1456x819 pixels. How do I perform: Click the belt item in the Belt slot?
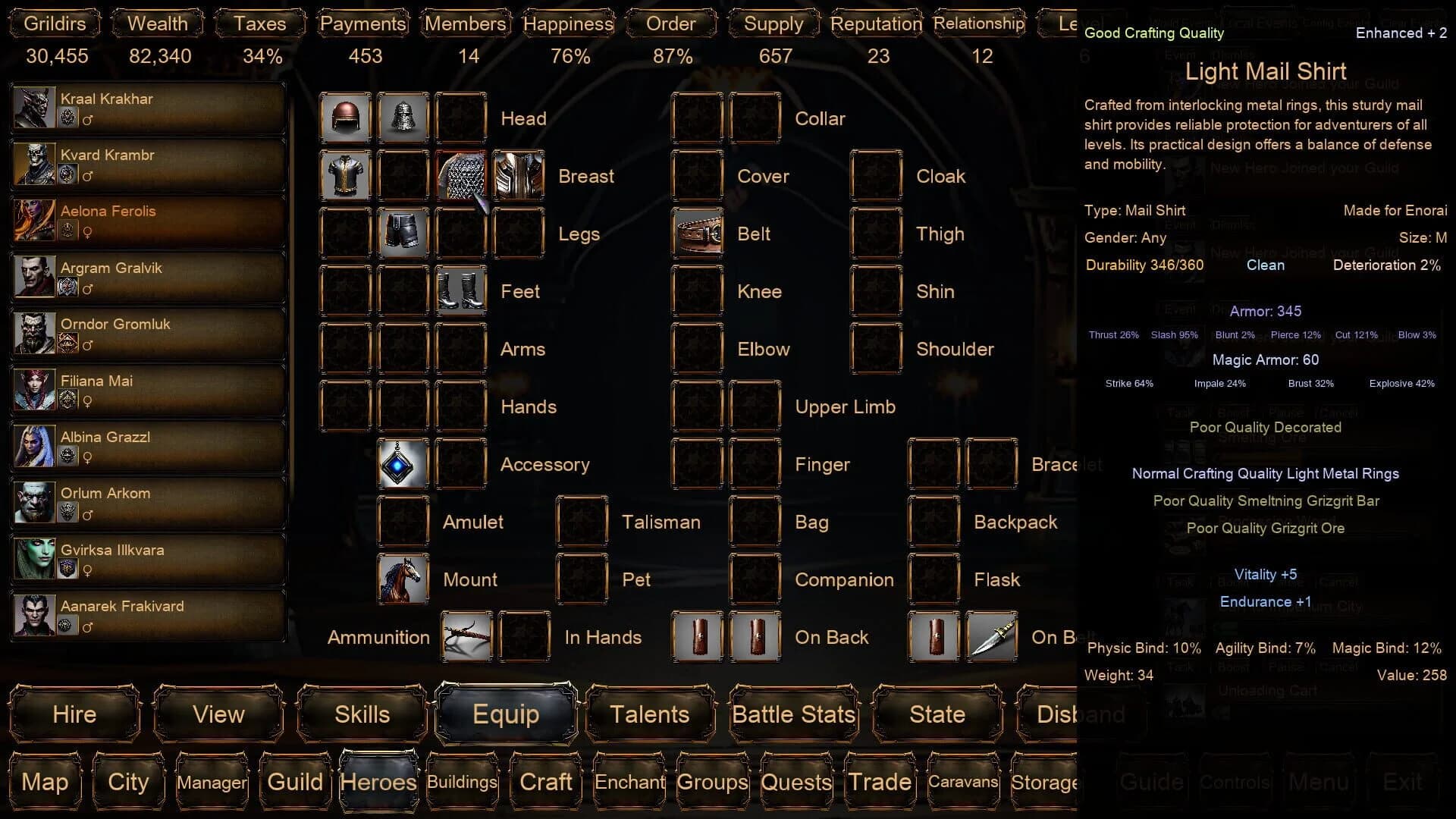click(698, 234)
